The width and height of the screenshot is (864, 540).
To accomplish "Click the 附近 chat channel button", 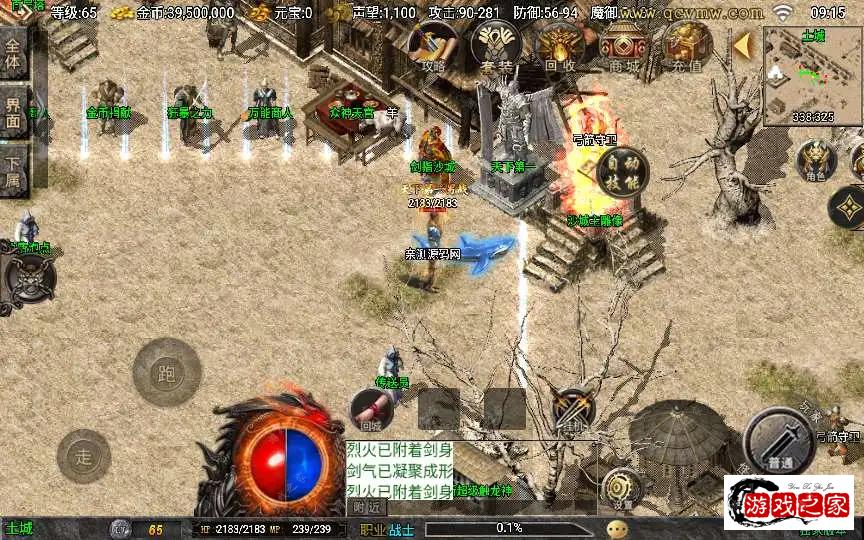I will 367,507.
